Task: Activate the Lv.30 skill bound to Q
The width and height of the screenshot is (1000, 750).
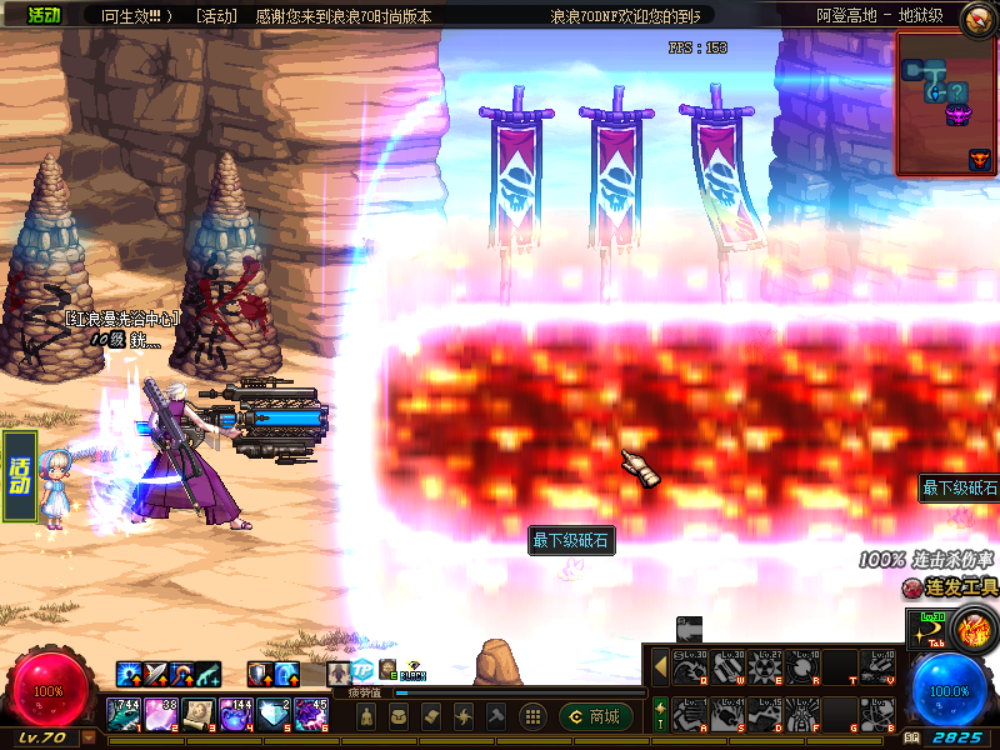Action: [690, 668]
